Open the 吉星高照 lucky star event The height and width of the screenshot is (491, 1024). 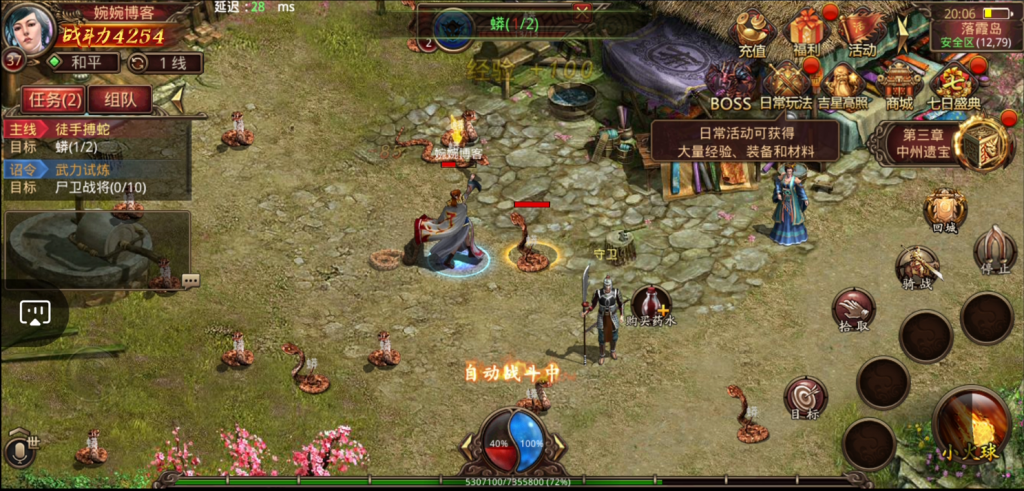point(843,86)
